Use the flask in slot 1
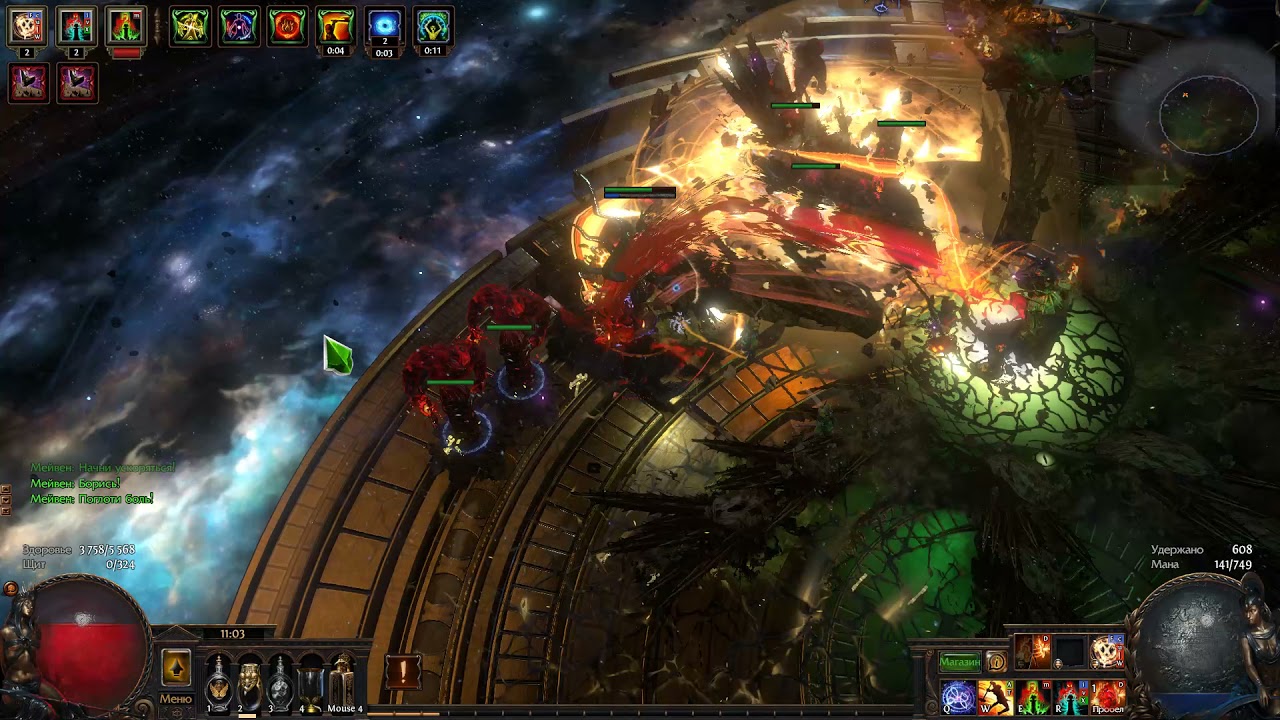Viewport: 1280px width, 720px height. (217, 684)
